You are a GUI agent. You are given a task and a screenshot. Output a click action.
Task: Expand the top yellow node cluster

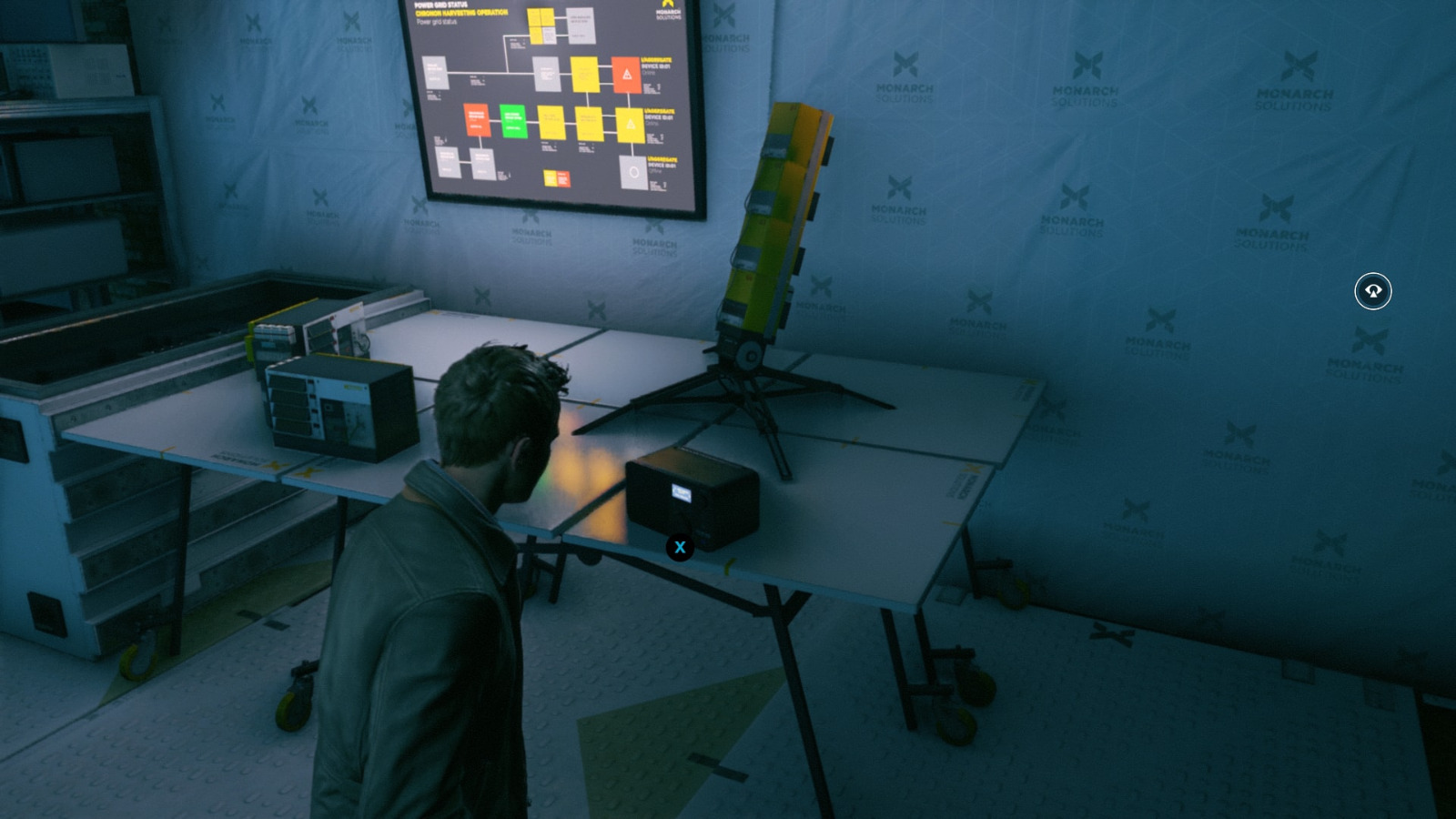coord(541,25)
